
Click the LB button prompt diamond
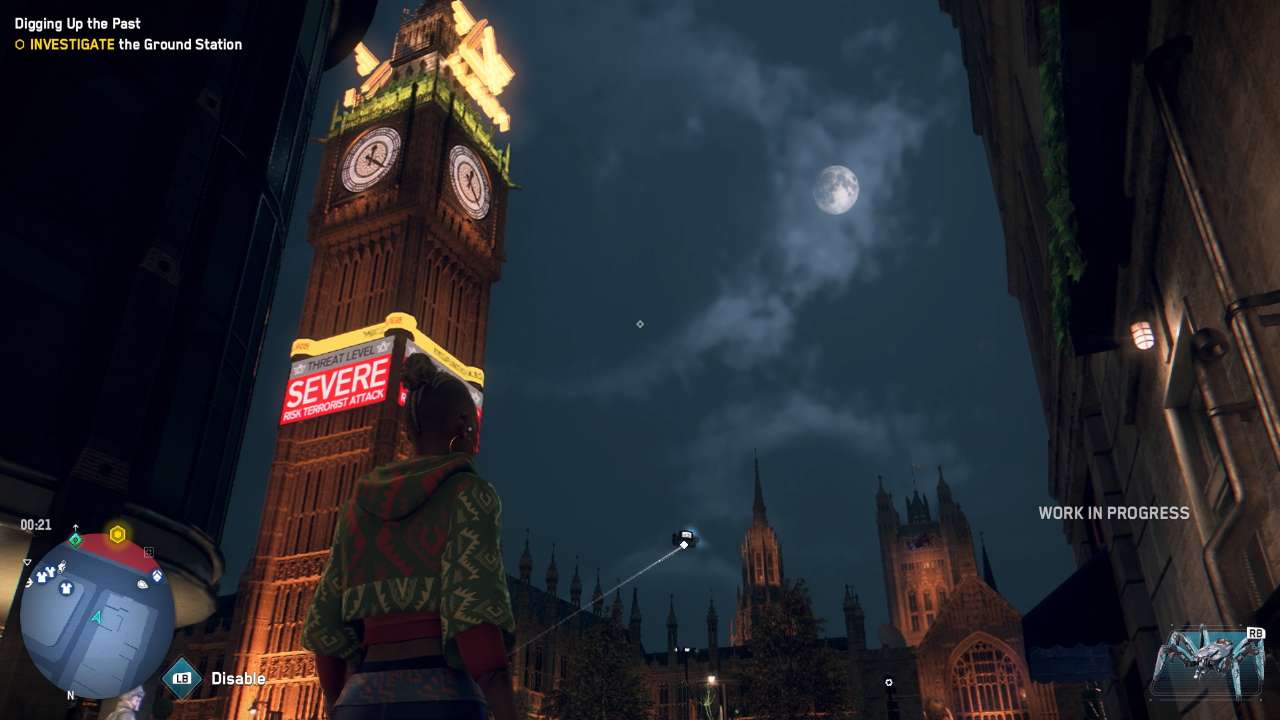click(x=181, y=677)
